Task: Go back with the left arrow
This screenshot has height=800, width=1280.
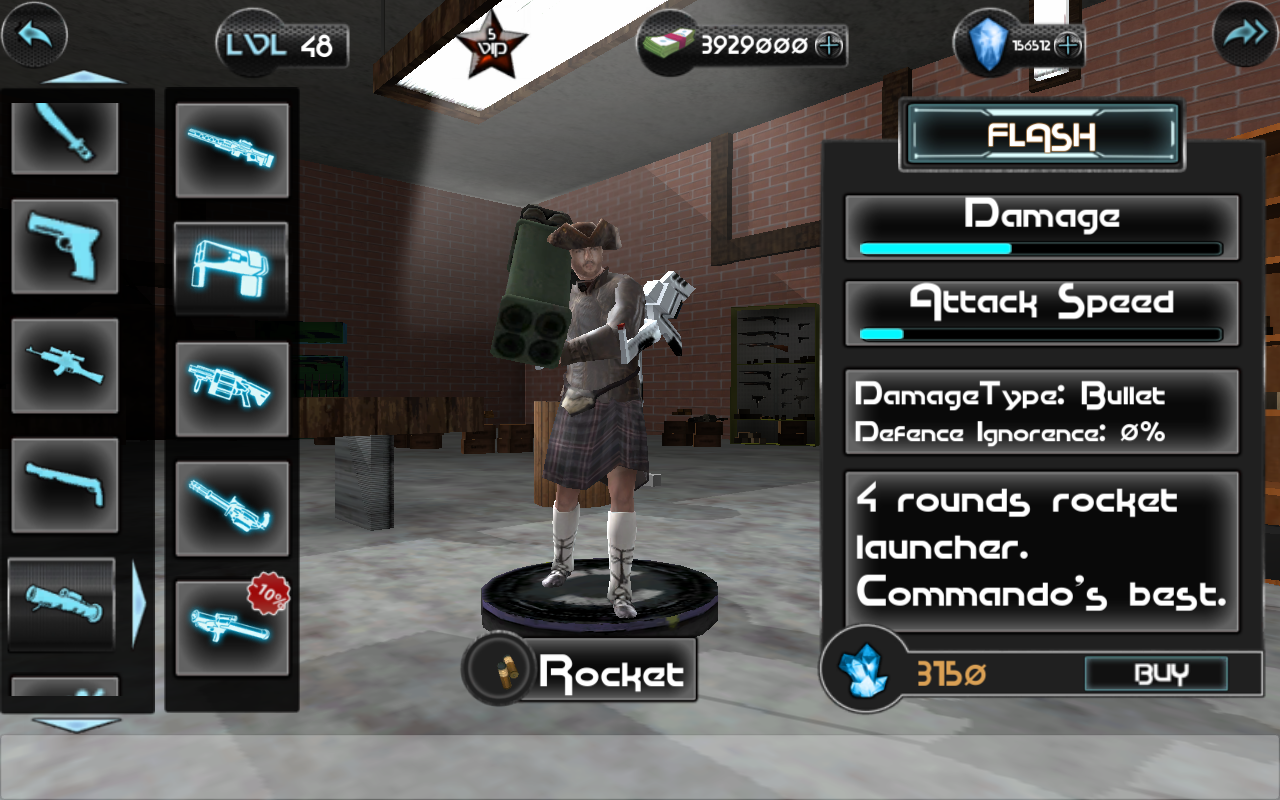Action: coord(33,34)
